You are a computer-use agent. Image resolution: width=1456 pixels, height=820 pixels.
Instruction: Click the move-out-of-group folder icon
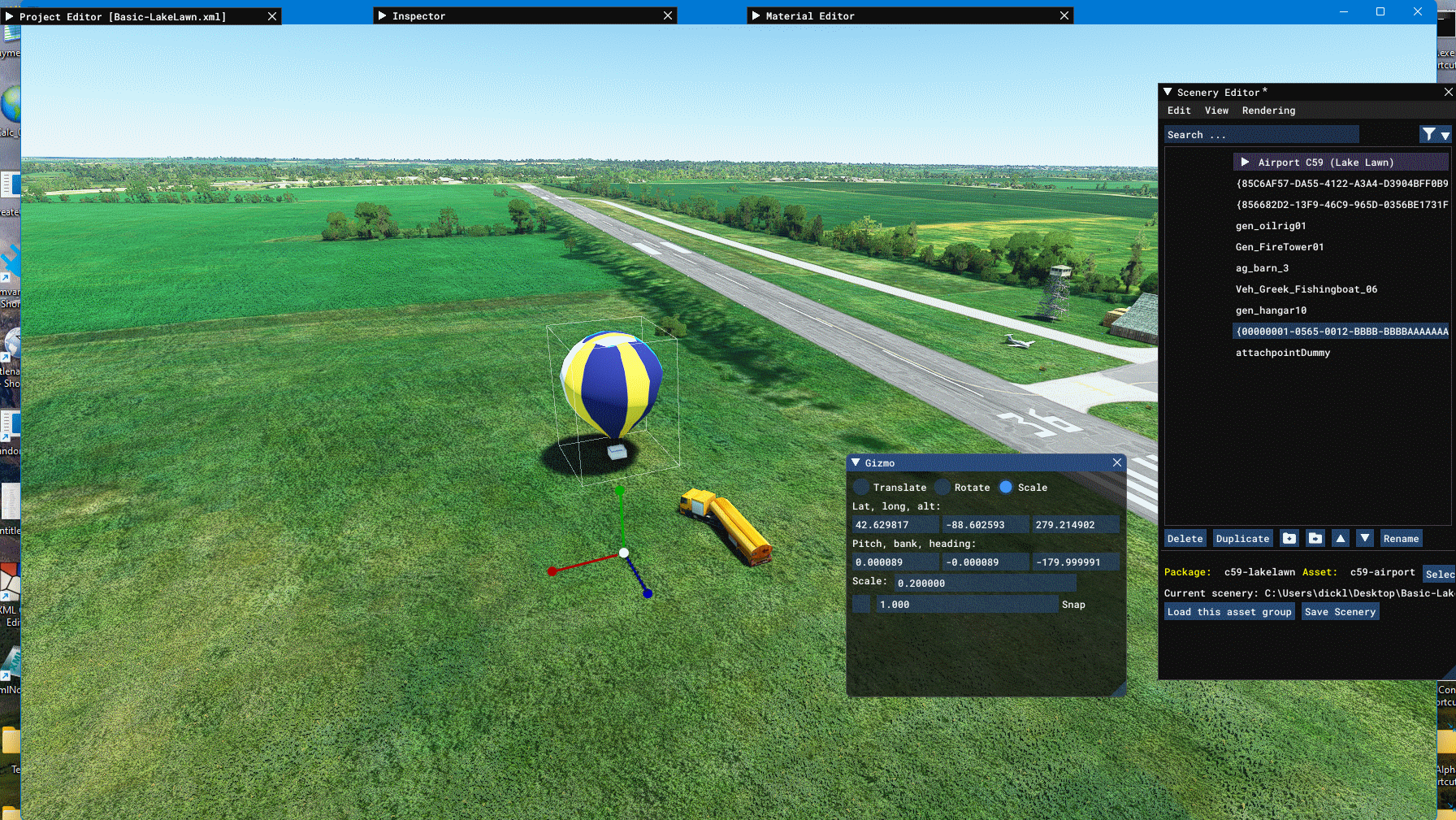(1315, 538)
